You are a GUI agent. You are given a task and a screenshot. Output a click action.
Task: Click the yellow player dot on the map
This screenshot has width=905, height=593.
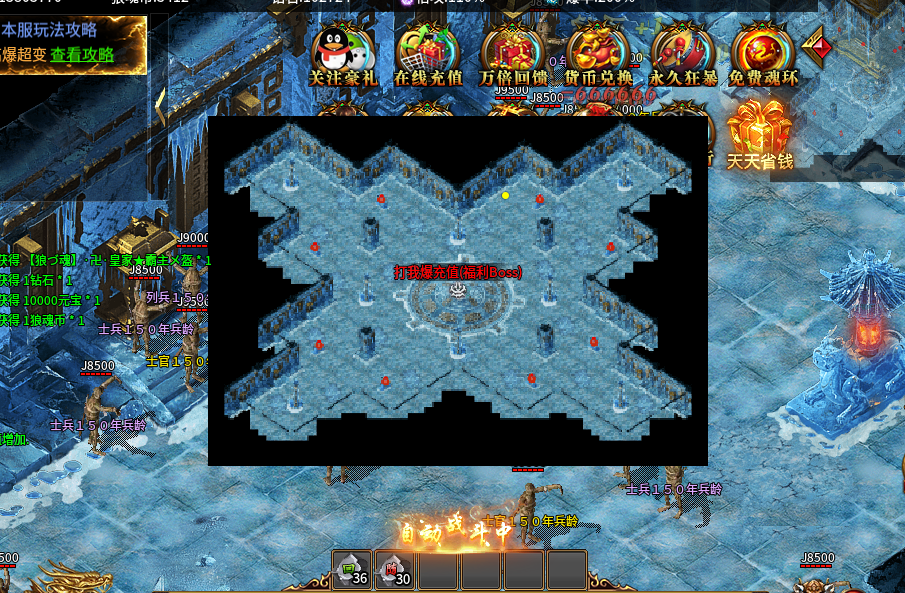click(505, 195)
